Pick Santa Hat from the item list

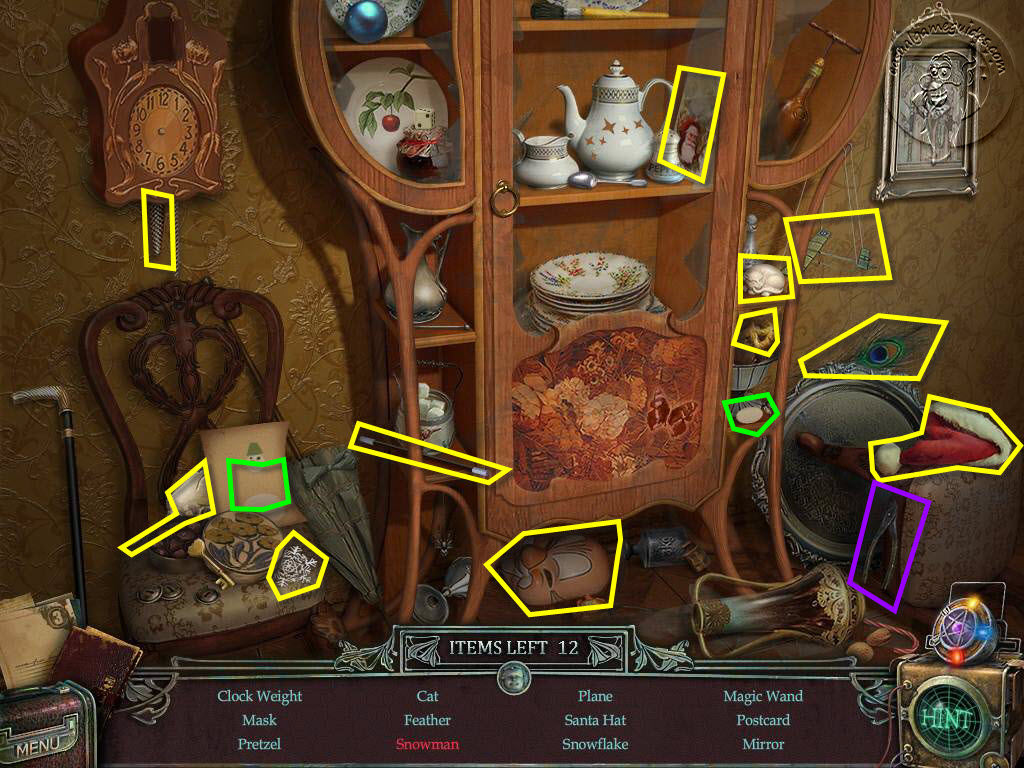click(x=595, y=720)
